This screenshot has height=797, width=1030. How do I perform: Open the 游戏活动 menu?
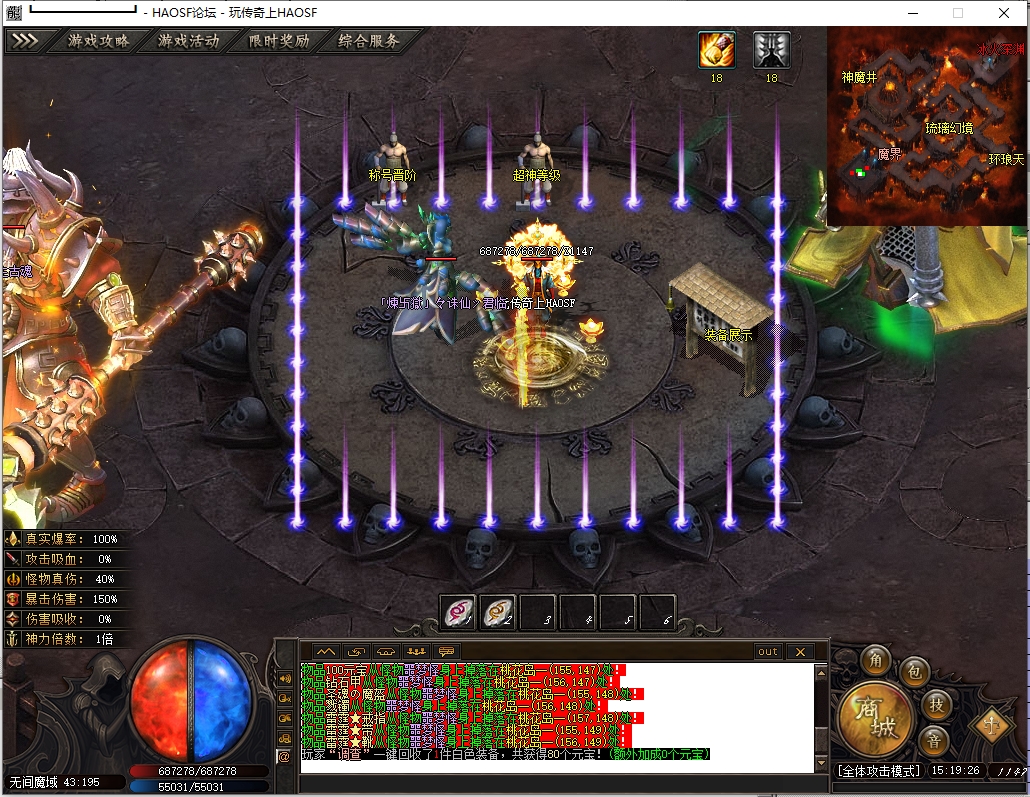point(188,42)
